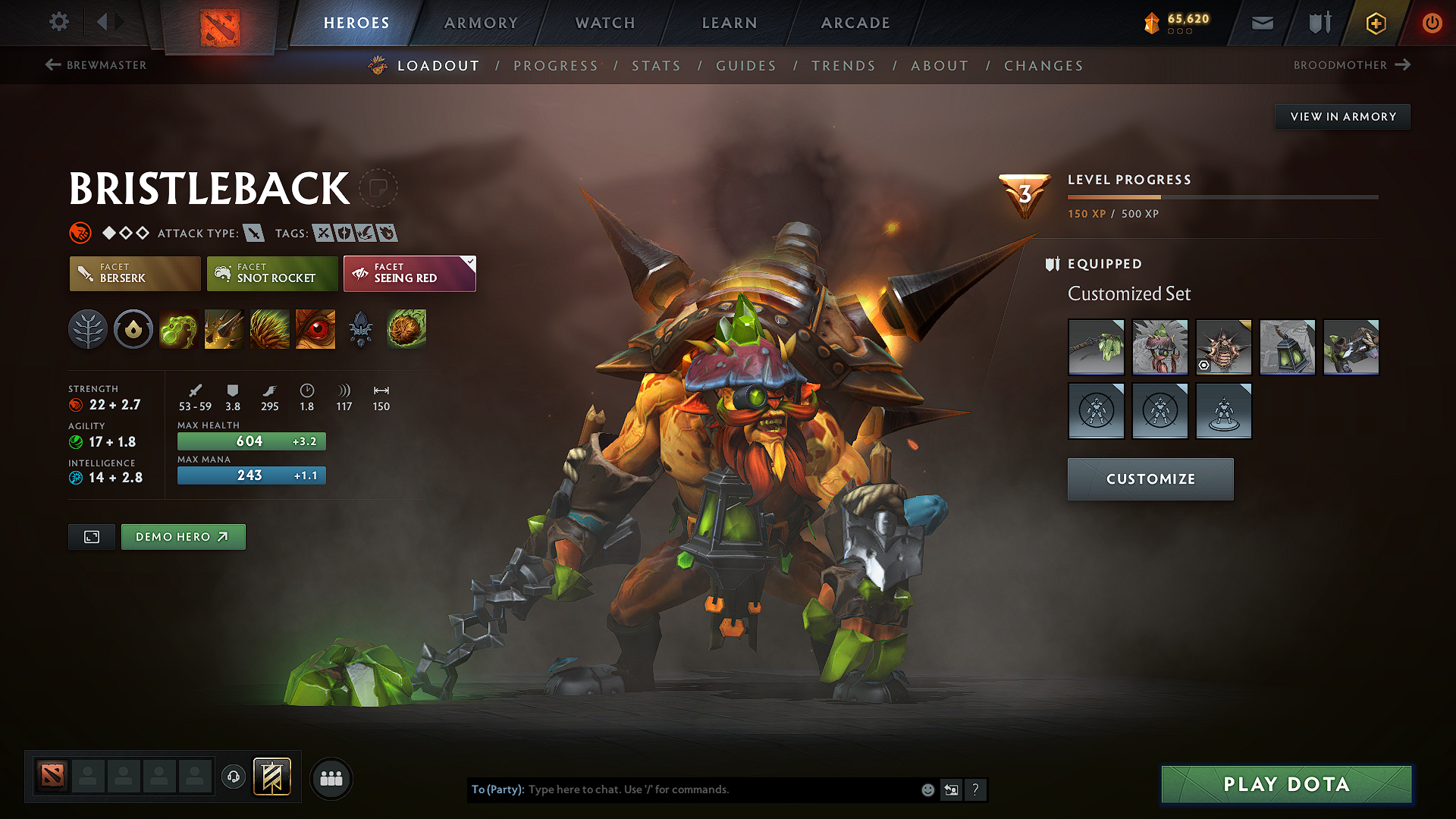Open the Bristleback passive ability icon

[269, 329]
